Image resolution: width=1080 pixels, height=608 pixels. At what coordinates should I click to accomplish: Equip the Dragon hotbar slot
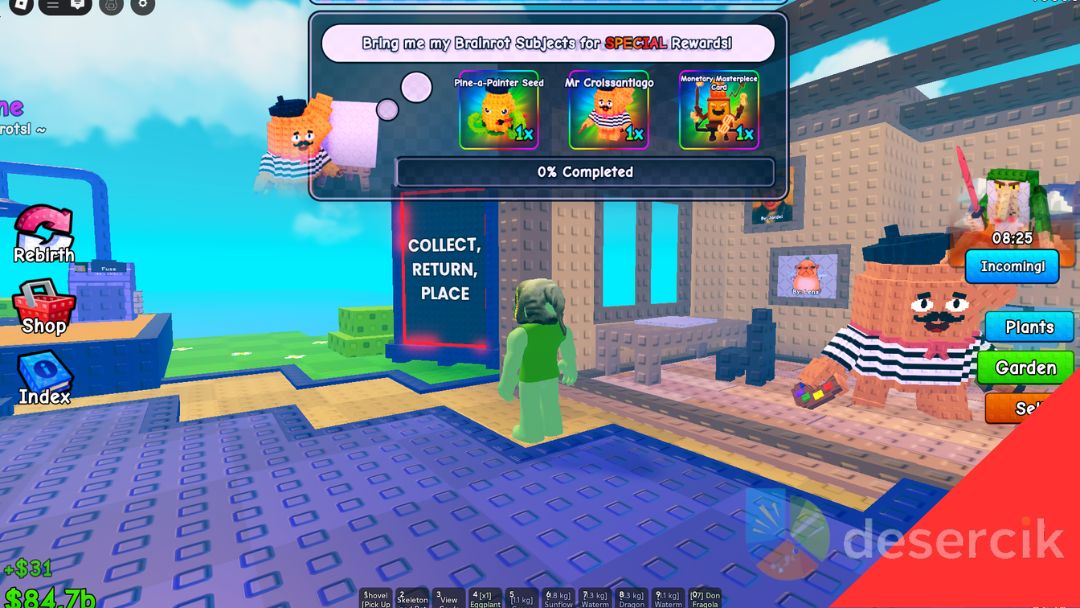click(x=633, y=598)
